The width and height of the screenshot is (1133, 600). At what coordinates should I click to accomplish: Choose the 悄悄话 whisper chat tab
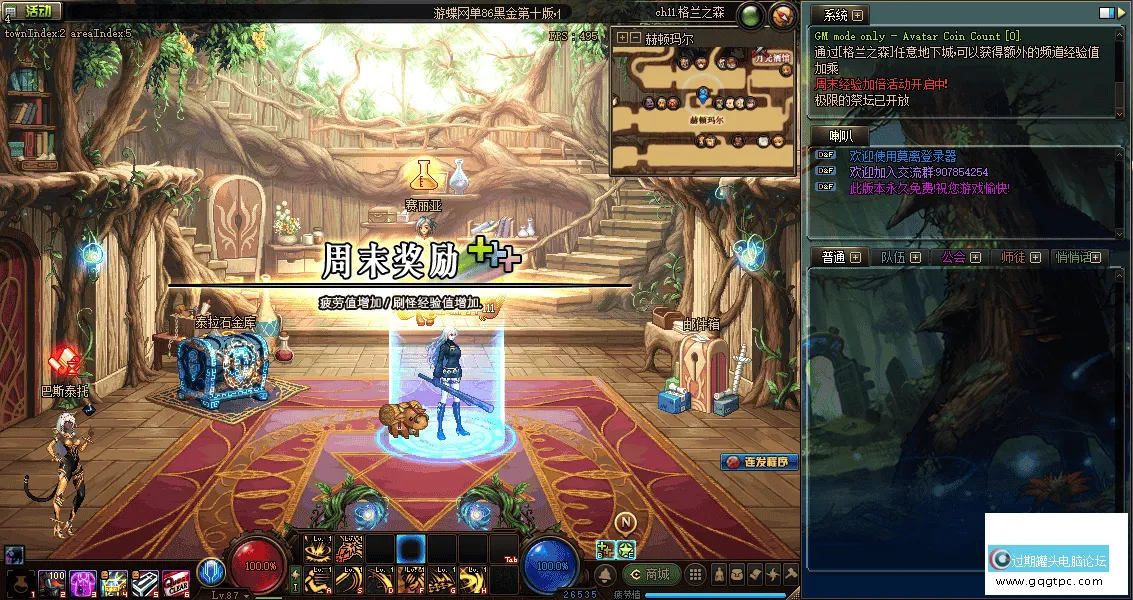coord(1075,257)
